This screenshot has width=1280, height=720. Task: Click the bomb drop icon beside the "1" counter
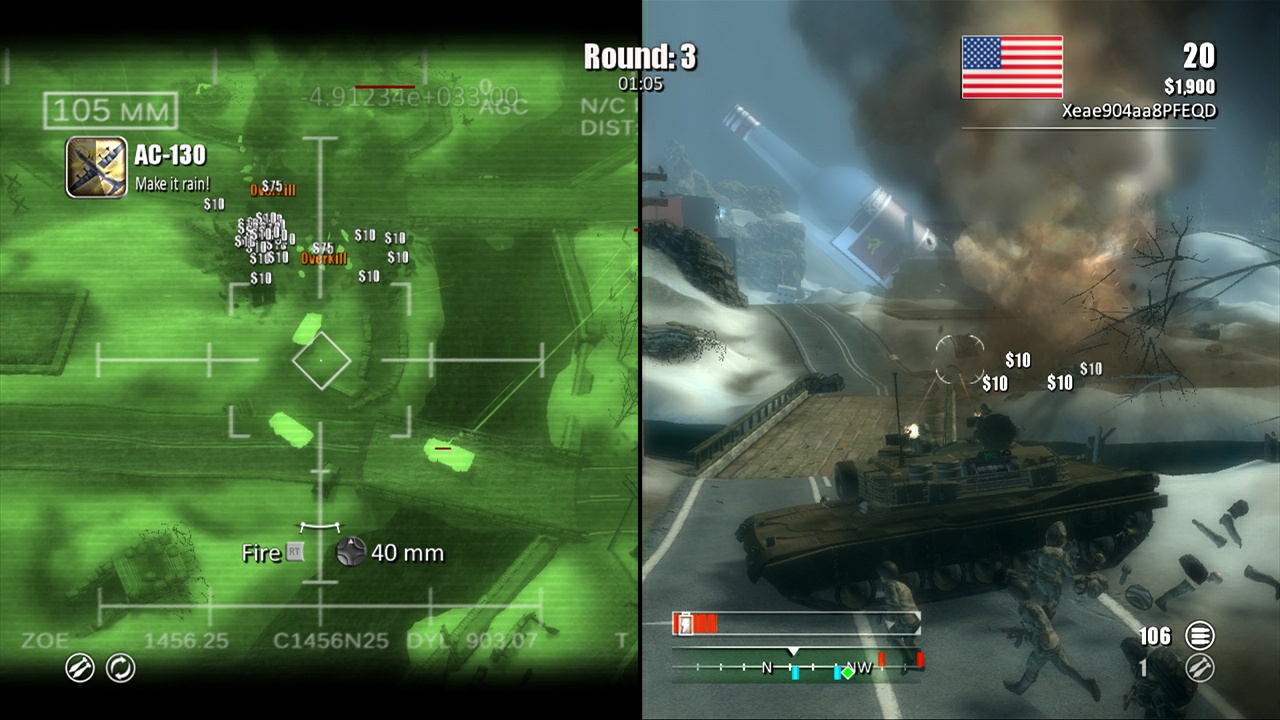pos(1198,669)
